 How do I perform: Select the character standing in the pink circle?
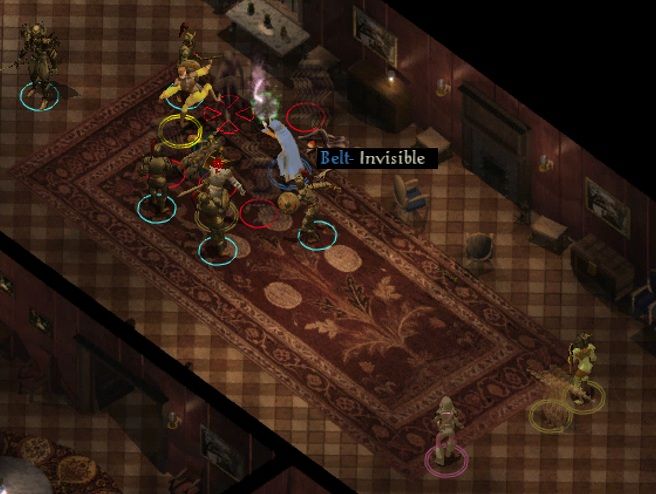445,432
